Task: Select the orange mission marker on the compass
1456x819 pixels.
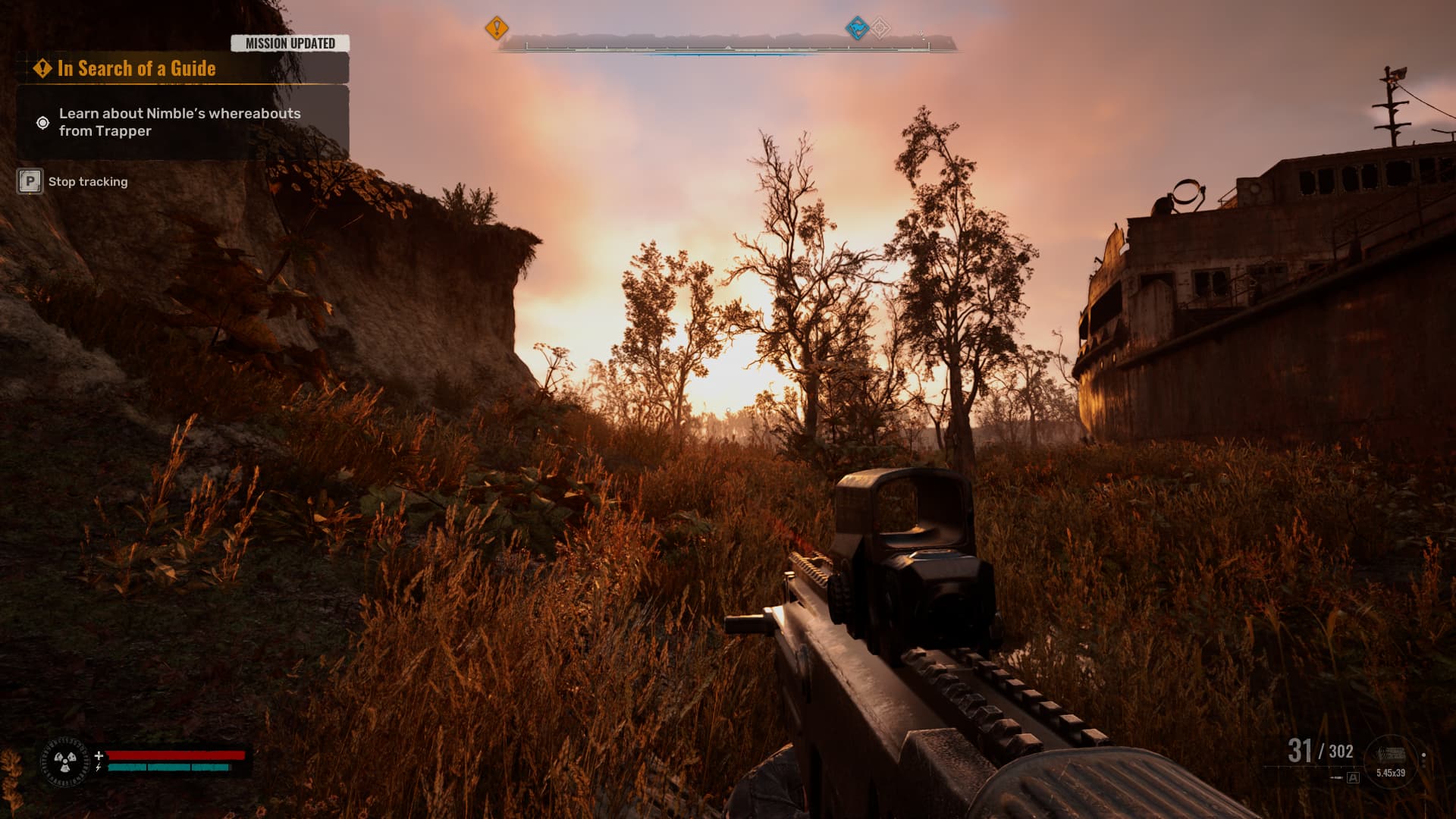Action: tap(497, 29)
